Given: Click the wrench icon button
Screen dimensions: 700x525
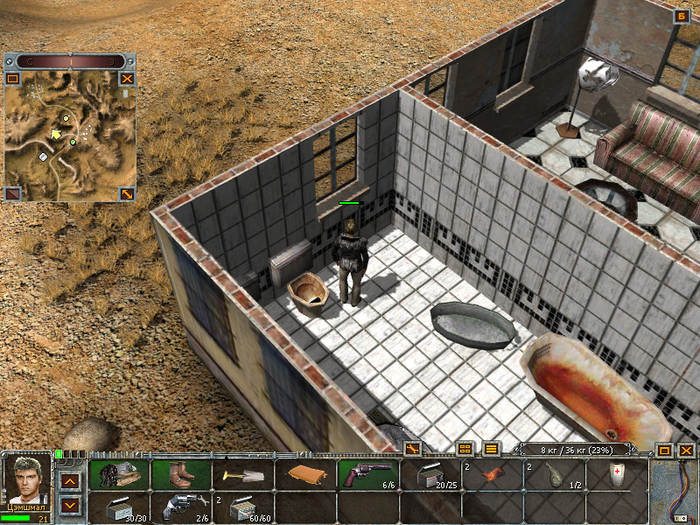Looking at the screenshot, I should coord(412,449).
